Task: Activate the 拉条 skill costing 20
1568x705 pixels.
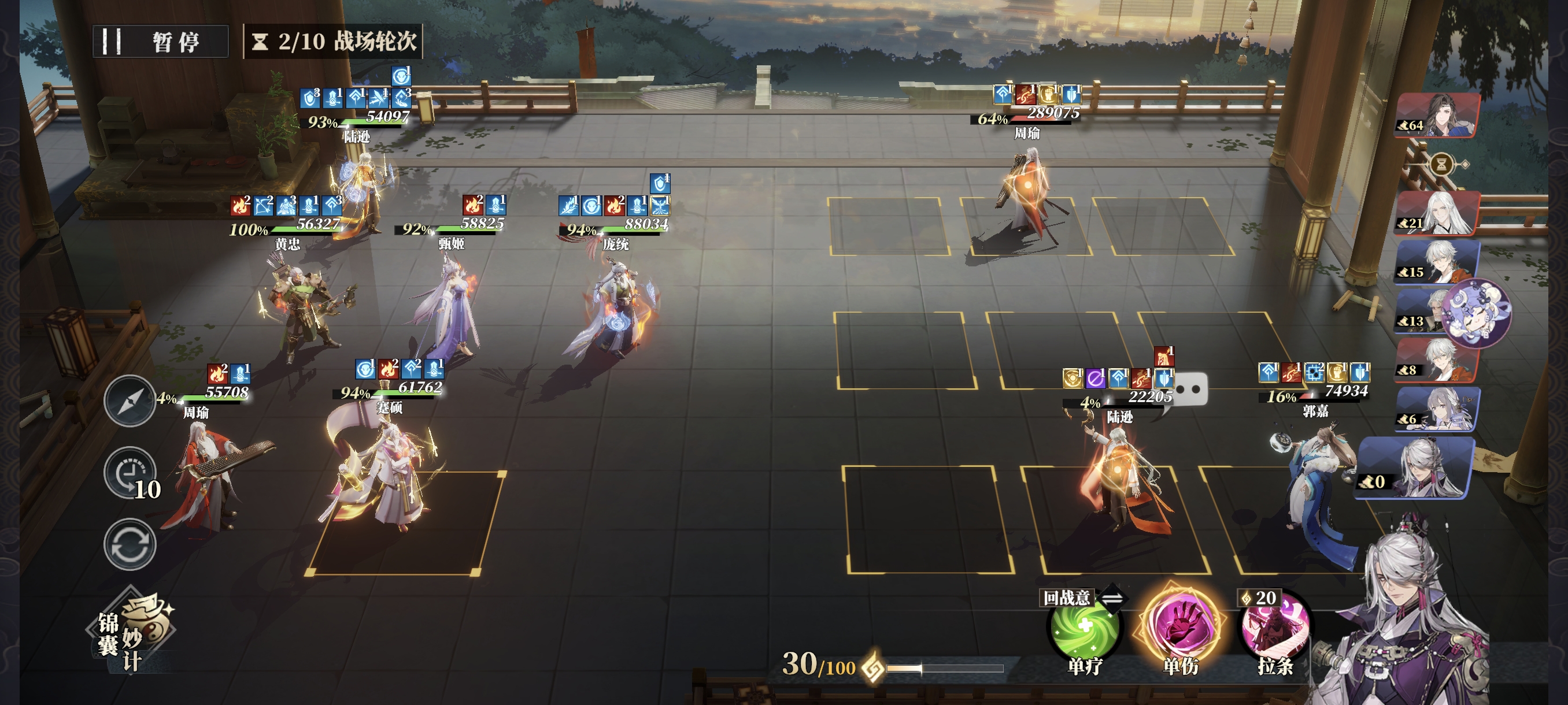Action: click(x=1275, y=628)
